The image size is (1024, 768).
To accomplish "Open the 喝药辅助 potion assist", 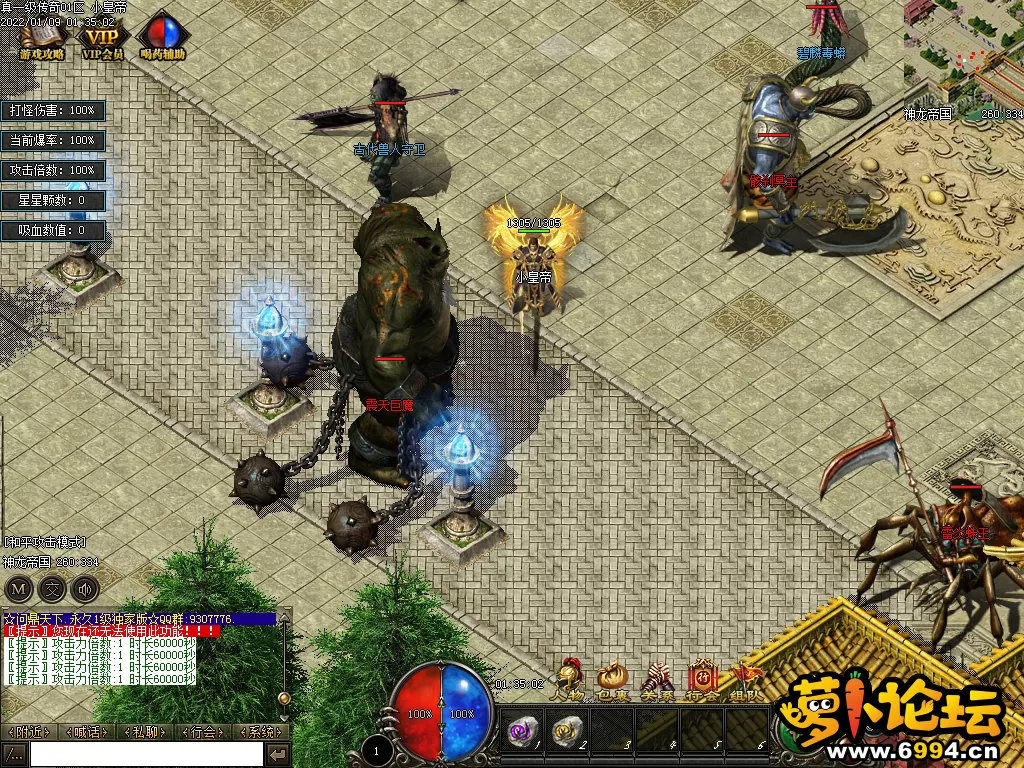I will click(163, 37).
